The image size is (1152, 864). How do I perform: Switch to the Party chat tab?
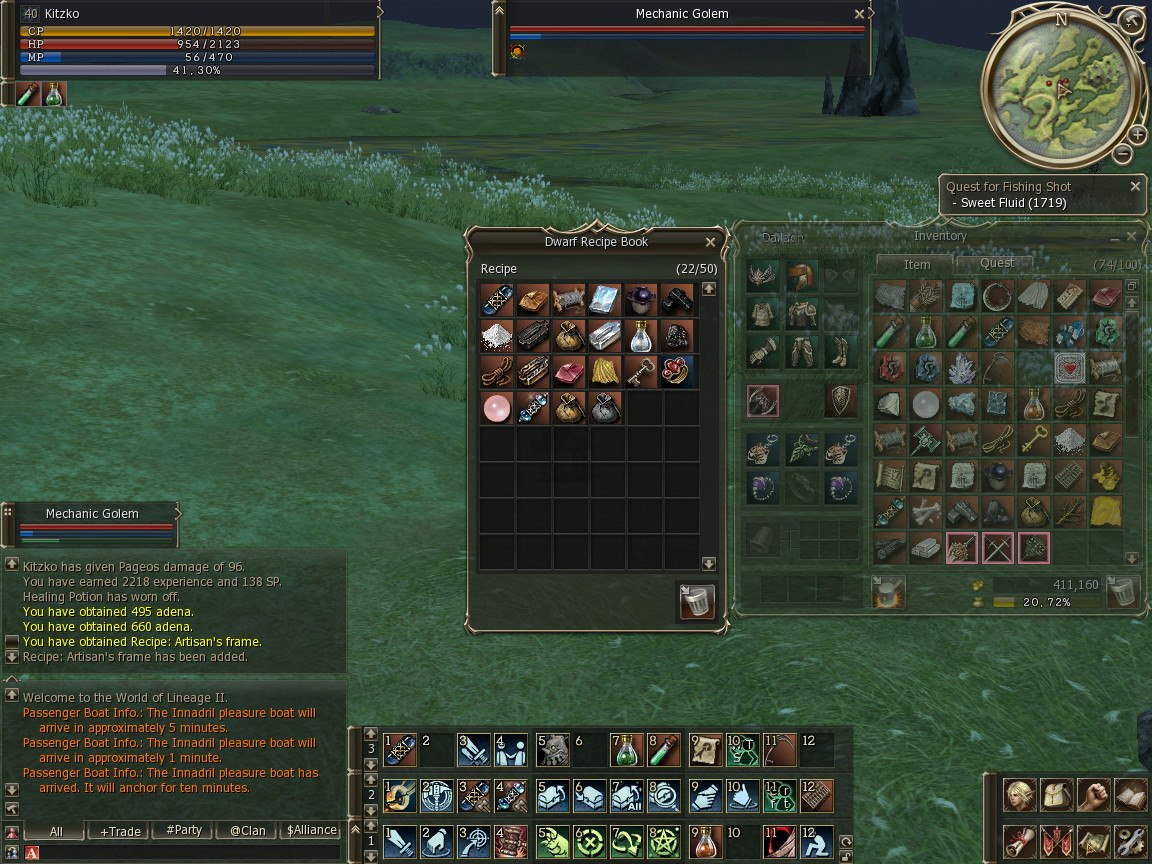point(184,831)
